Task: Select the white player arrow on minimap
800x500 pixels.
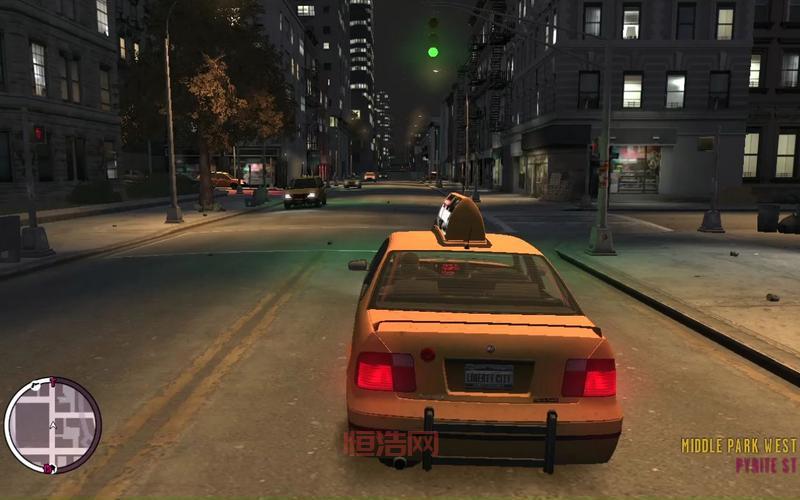Action: point(53,426)
